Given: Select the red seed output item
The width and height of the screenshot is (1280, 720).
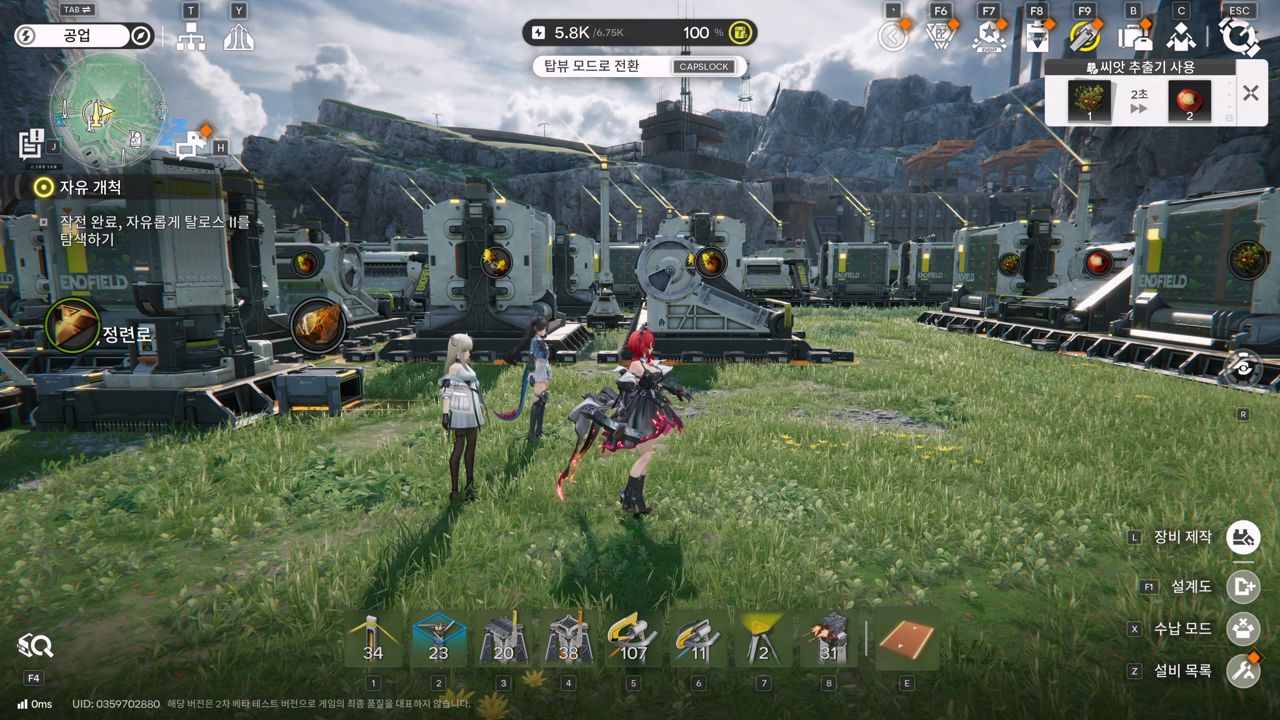Looking at the screenshot, I should pos(1189,101).
